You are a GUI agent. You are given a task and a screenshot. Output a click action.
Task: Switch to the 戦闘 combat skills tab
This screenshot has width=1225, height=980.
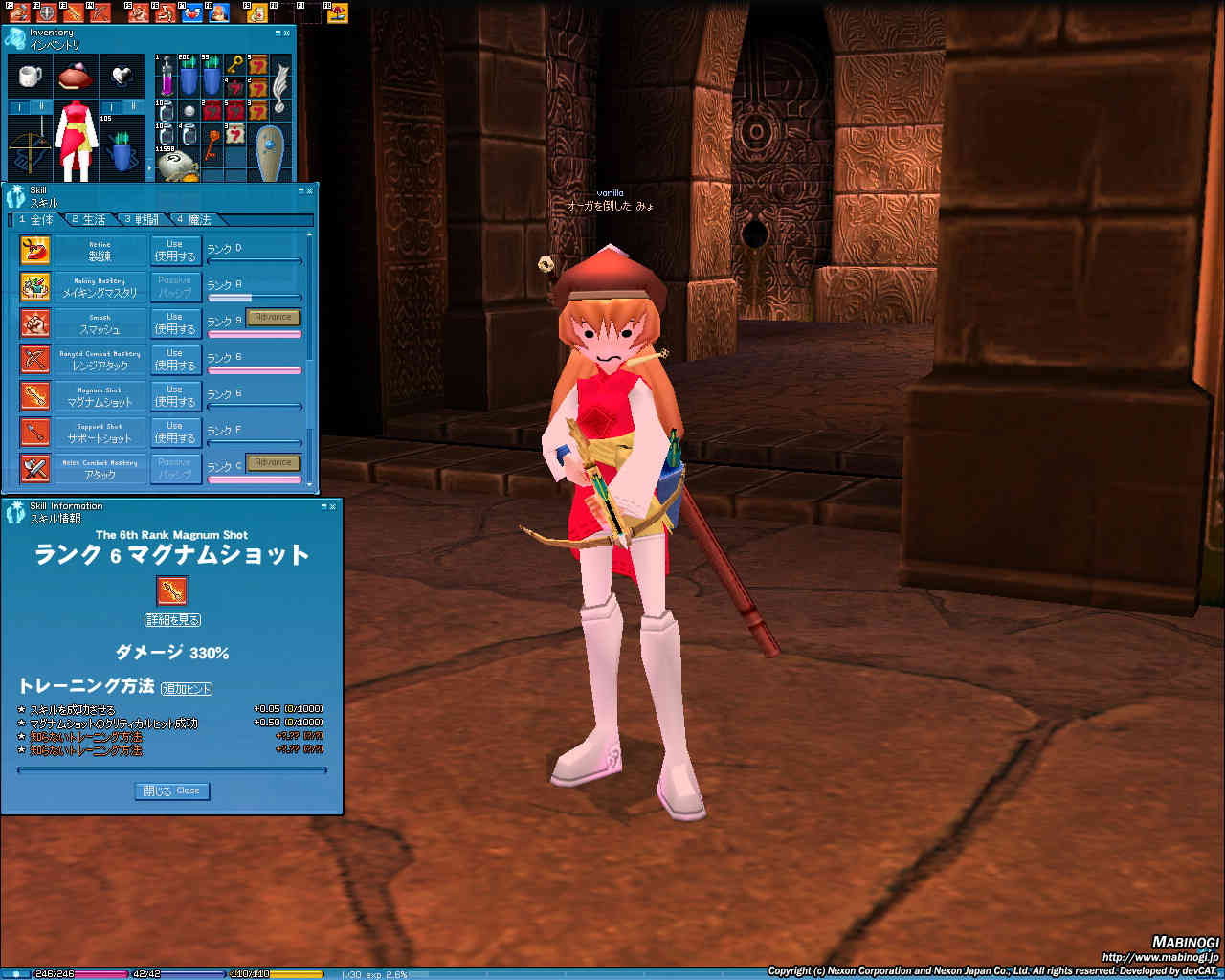[x=142, y=220]
